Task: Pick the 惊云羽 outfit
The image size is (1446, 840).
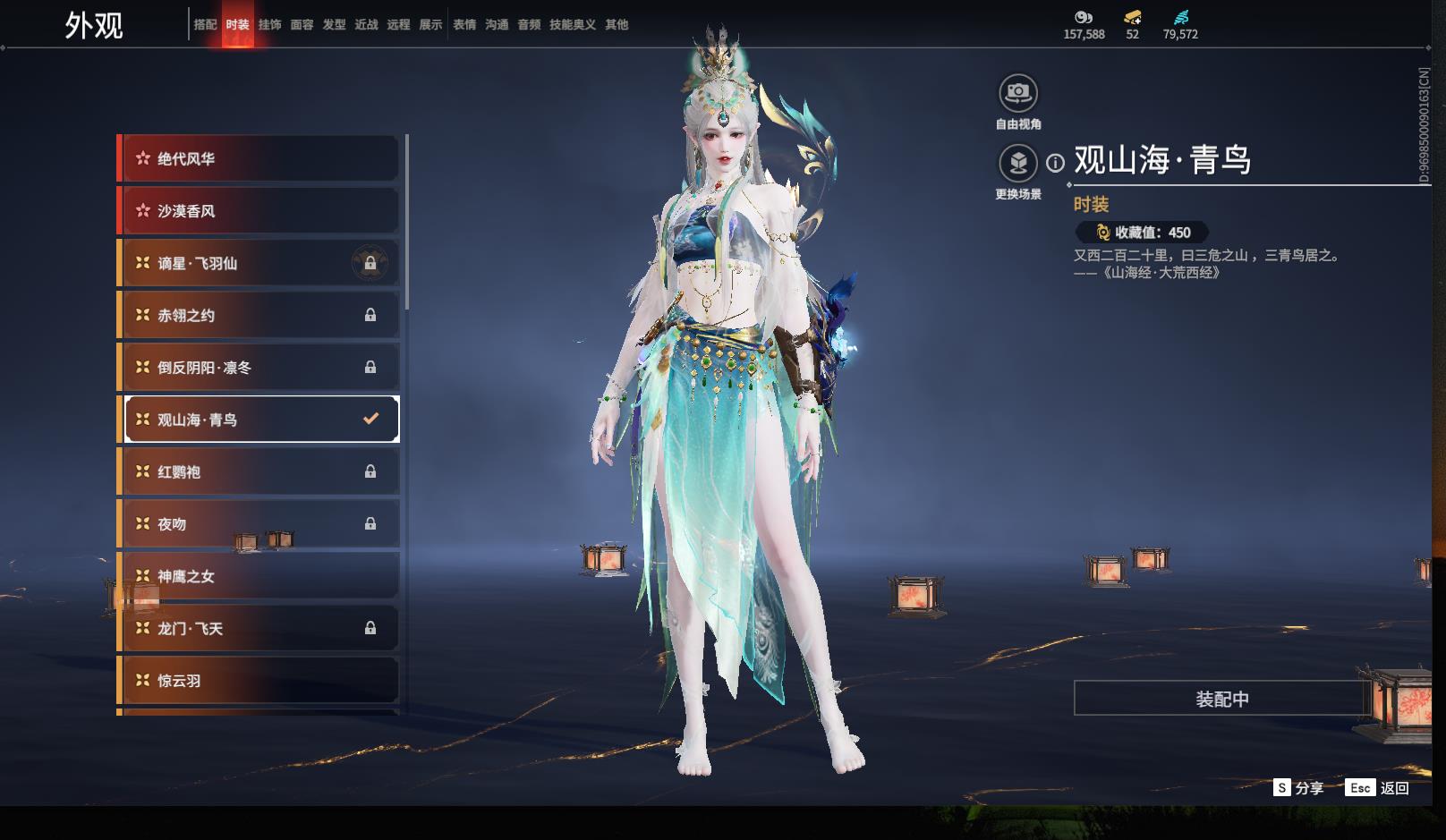Action: click(258, 681)
